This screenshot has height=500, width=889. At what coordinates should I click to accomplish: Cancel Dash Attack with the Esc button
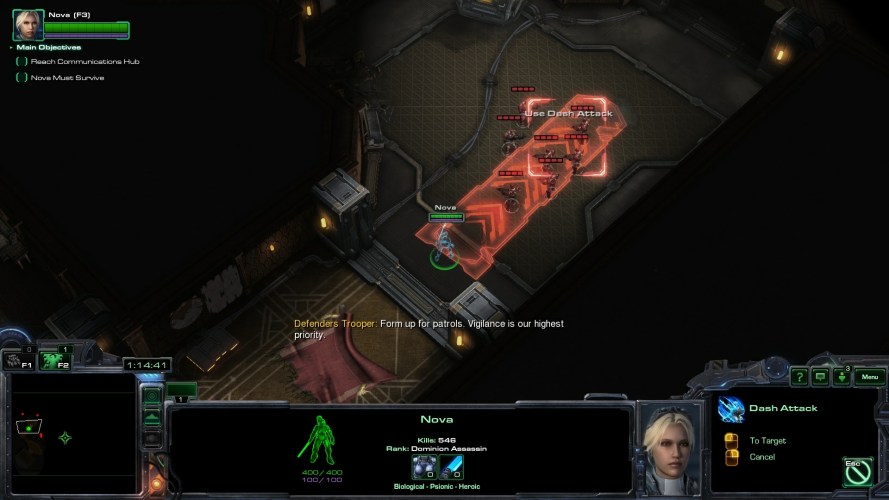coord(856,470)
